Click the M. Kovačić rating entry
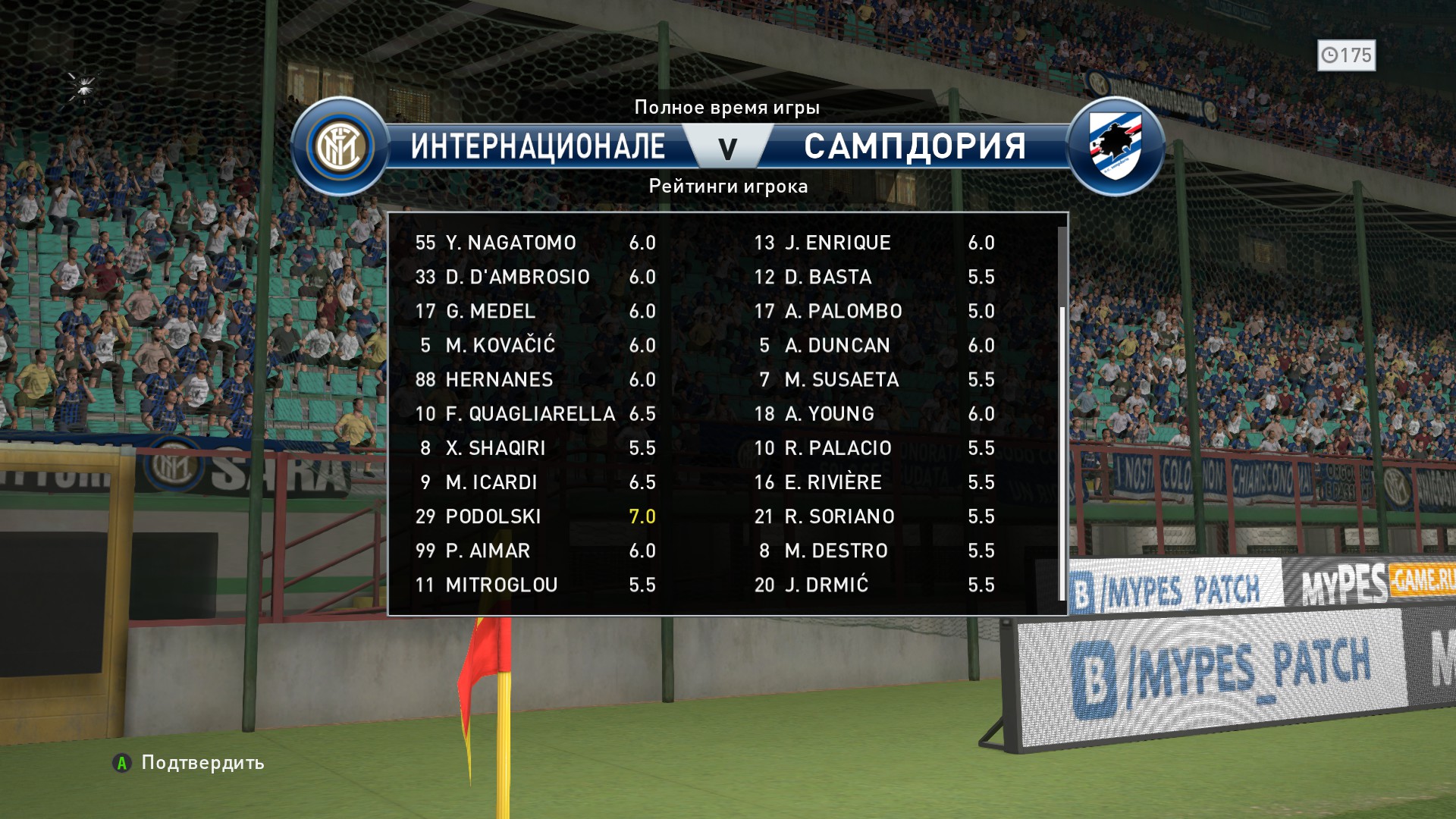Viewport: 1456px width, 819px height. pyautogui.click(x=500, y=345)
